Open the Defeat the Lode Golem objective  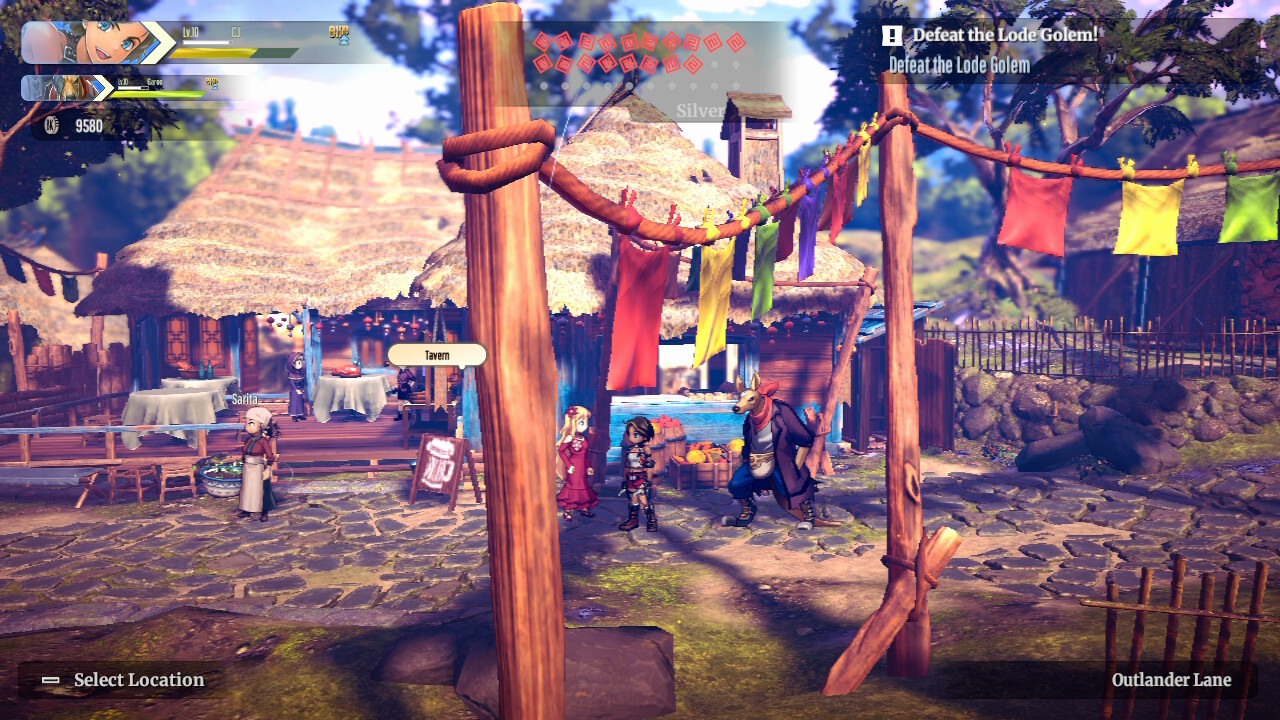coord(958,66)
